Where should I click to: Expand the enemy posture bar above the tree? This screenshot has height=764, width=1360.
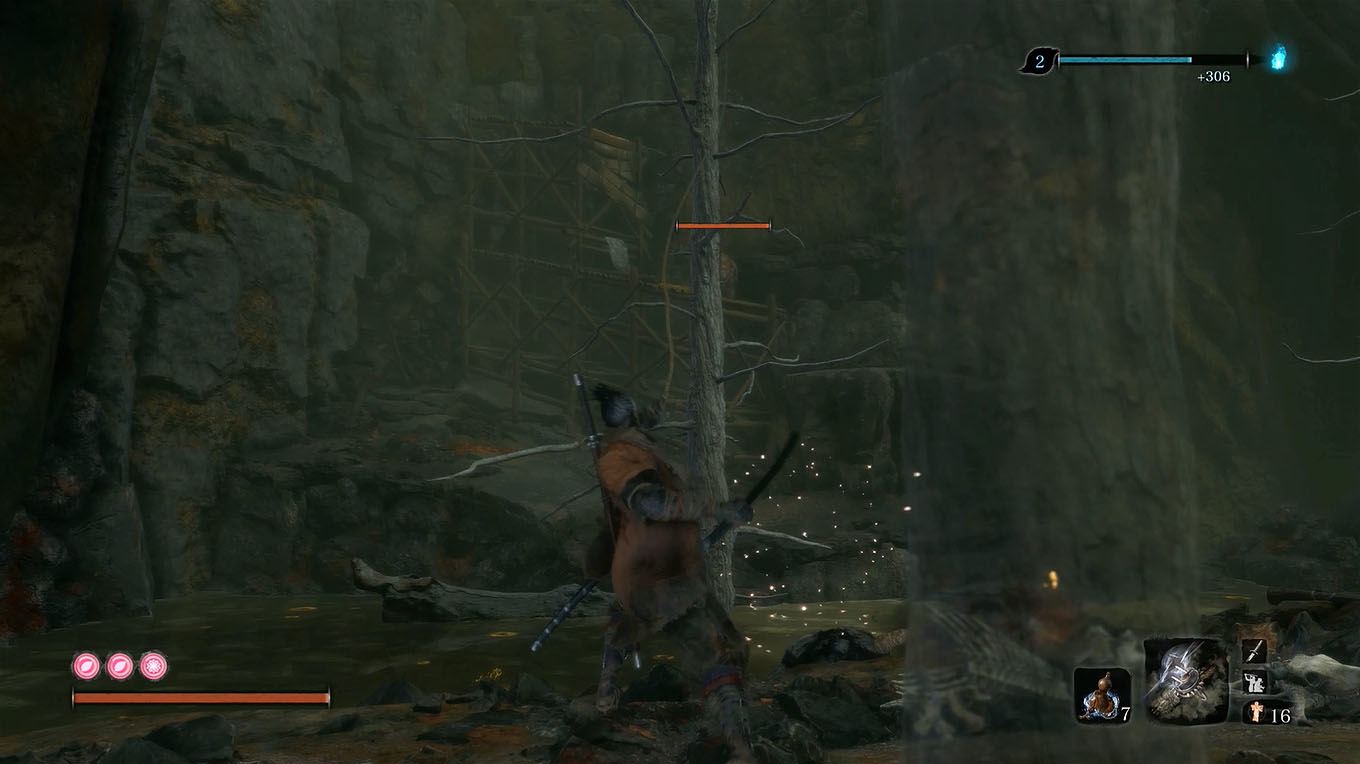pyautogui.click(x=723, y=225)
